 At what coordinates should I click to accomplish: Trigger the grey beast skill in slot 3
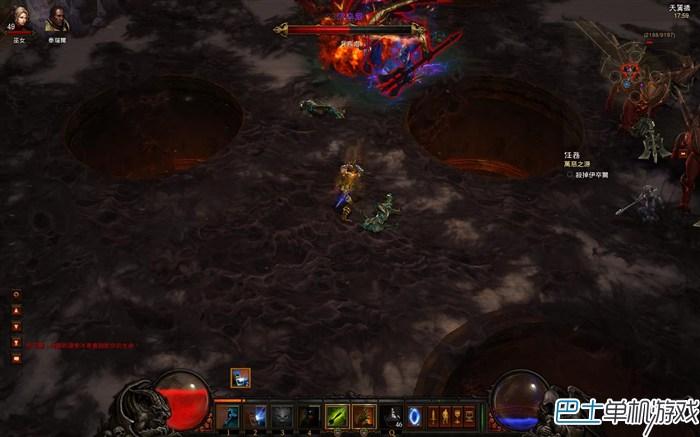pyautogui.click(x=283, y=415)
